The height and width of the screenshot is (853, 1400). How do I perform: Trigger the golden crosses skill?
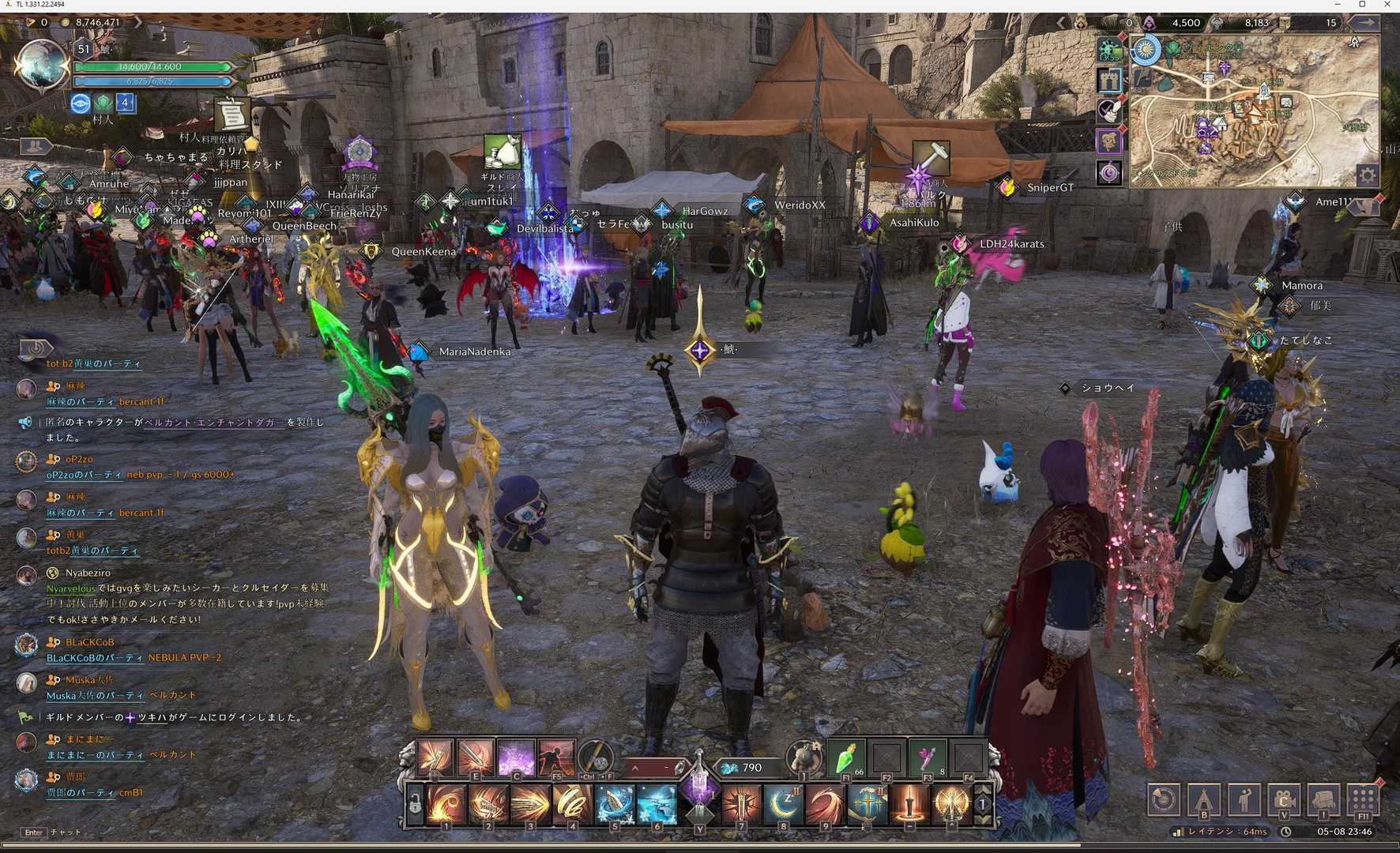(867, 804)
